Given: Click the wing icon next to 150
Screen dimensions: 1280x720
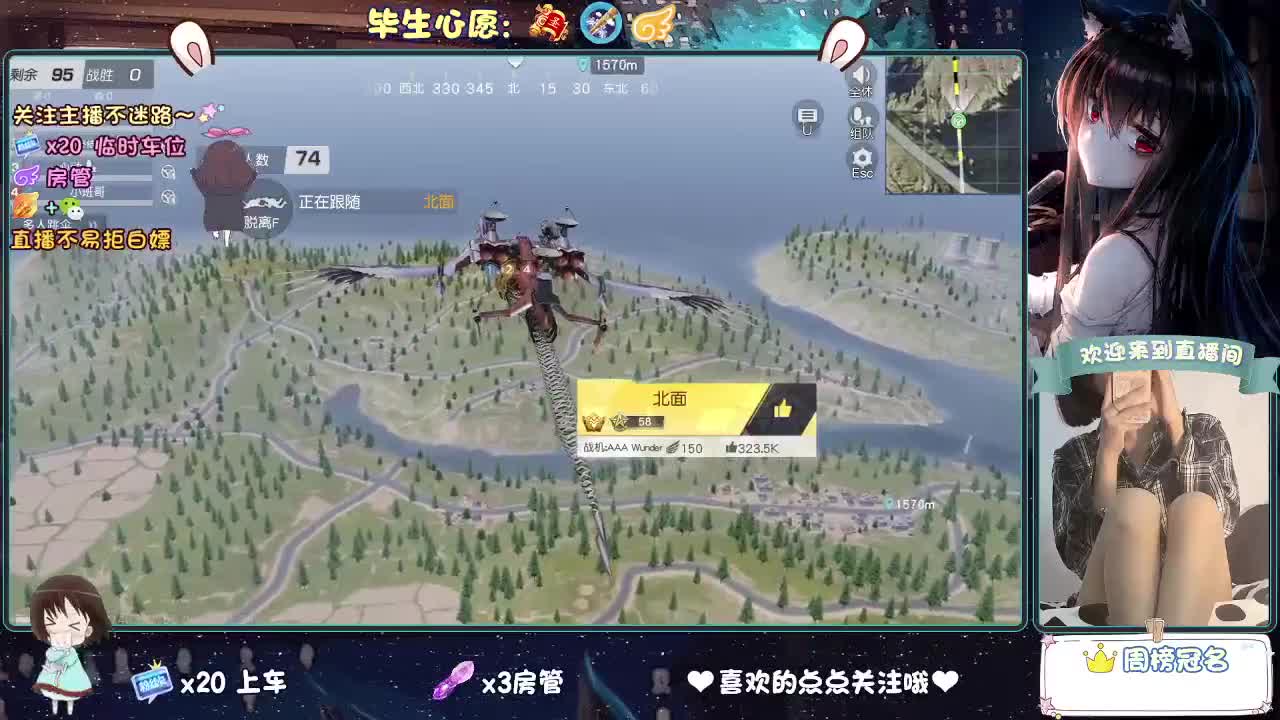Looking at the screenshot, I should (673, 447).
